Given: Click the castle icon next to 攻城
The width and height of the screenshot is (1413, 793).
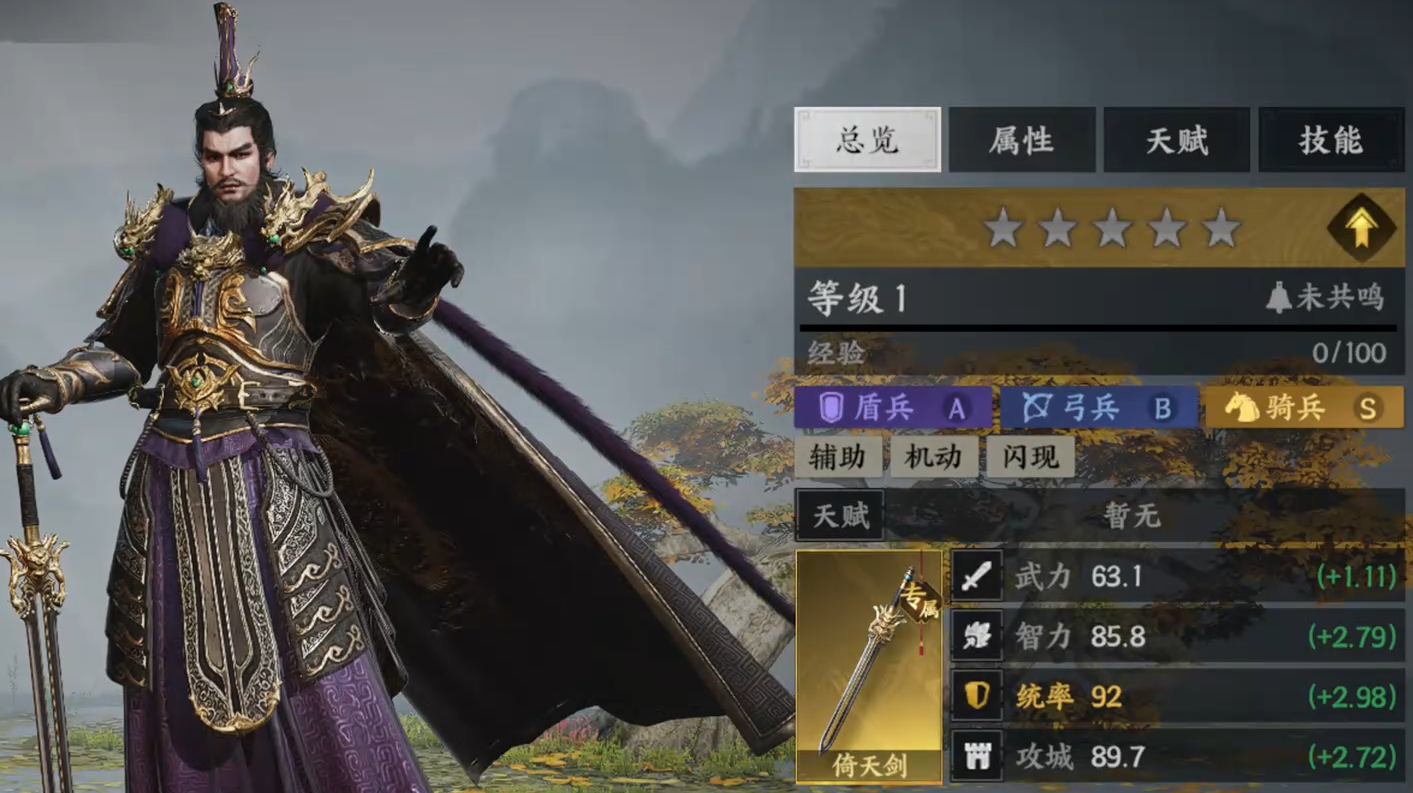Looking at the screenshot, I should [977, 756].
